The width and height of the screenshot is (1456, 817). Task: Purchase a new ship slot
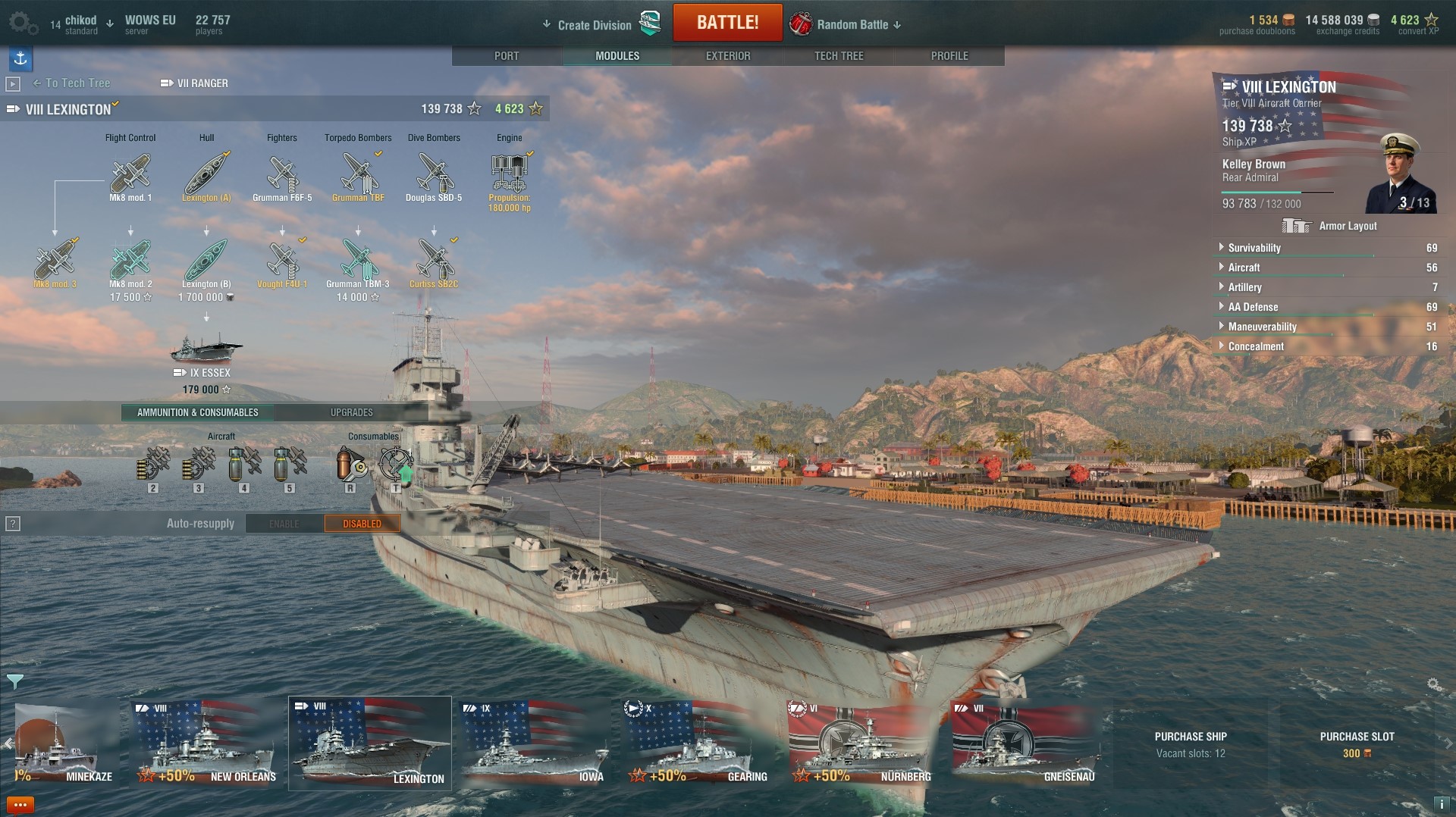[1357, 744]
